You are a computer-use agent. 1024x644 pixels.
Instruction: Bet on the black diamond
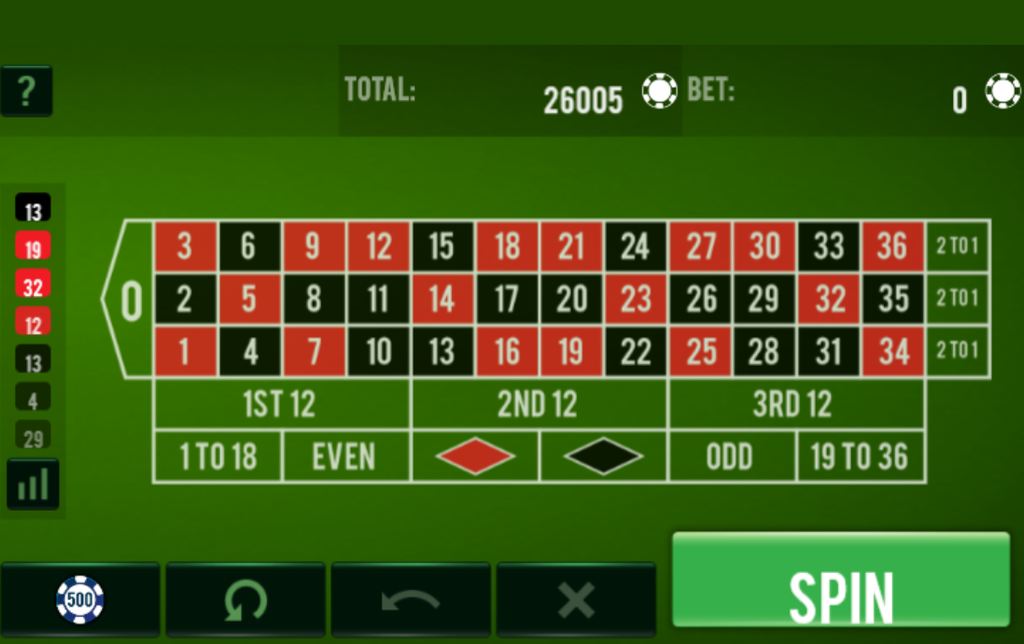(603, 457)
